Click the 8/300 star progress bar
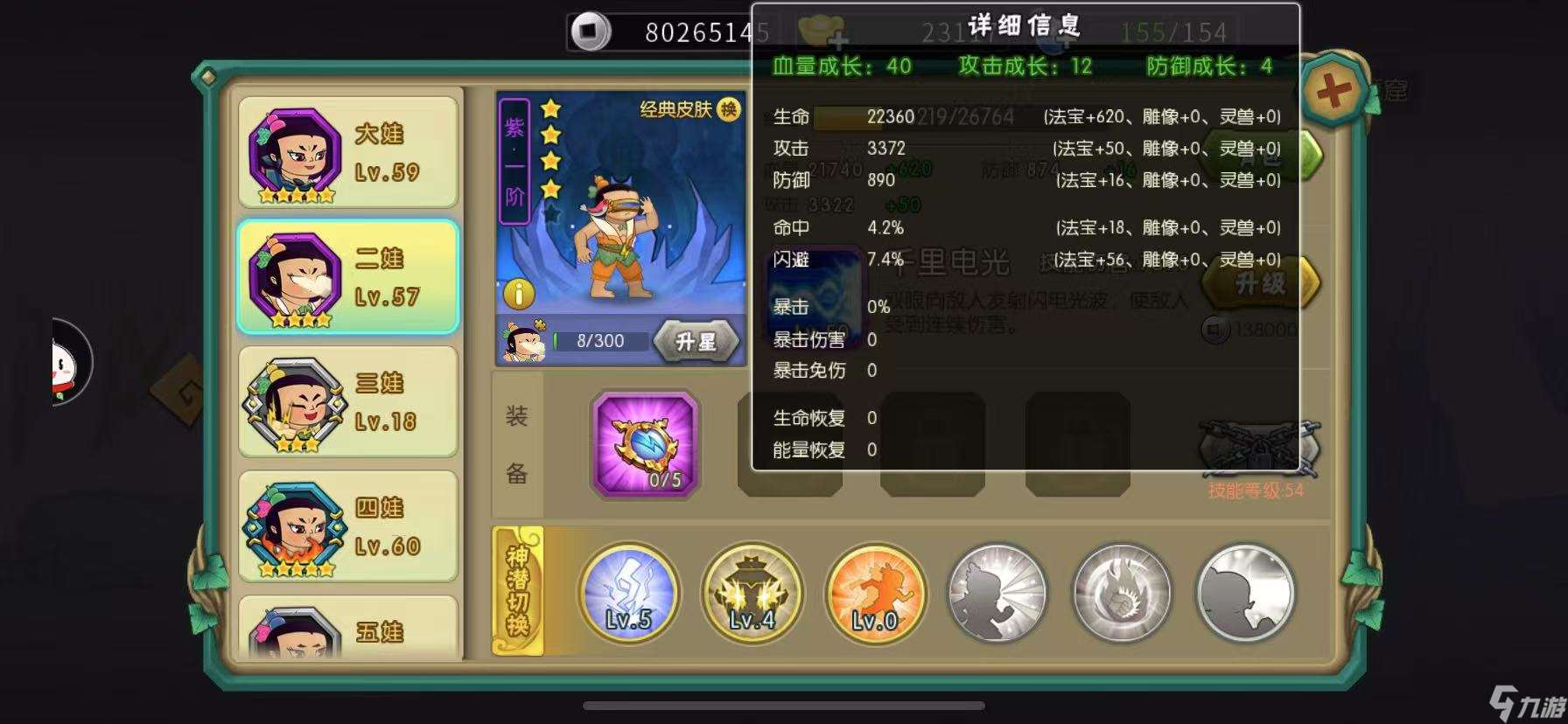The height and width of the screenshot is (724, 1568). [x=599, y=340]
